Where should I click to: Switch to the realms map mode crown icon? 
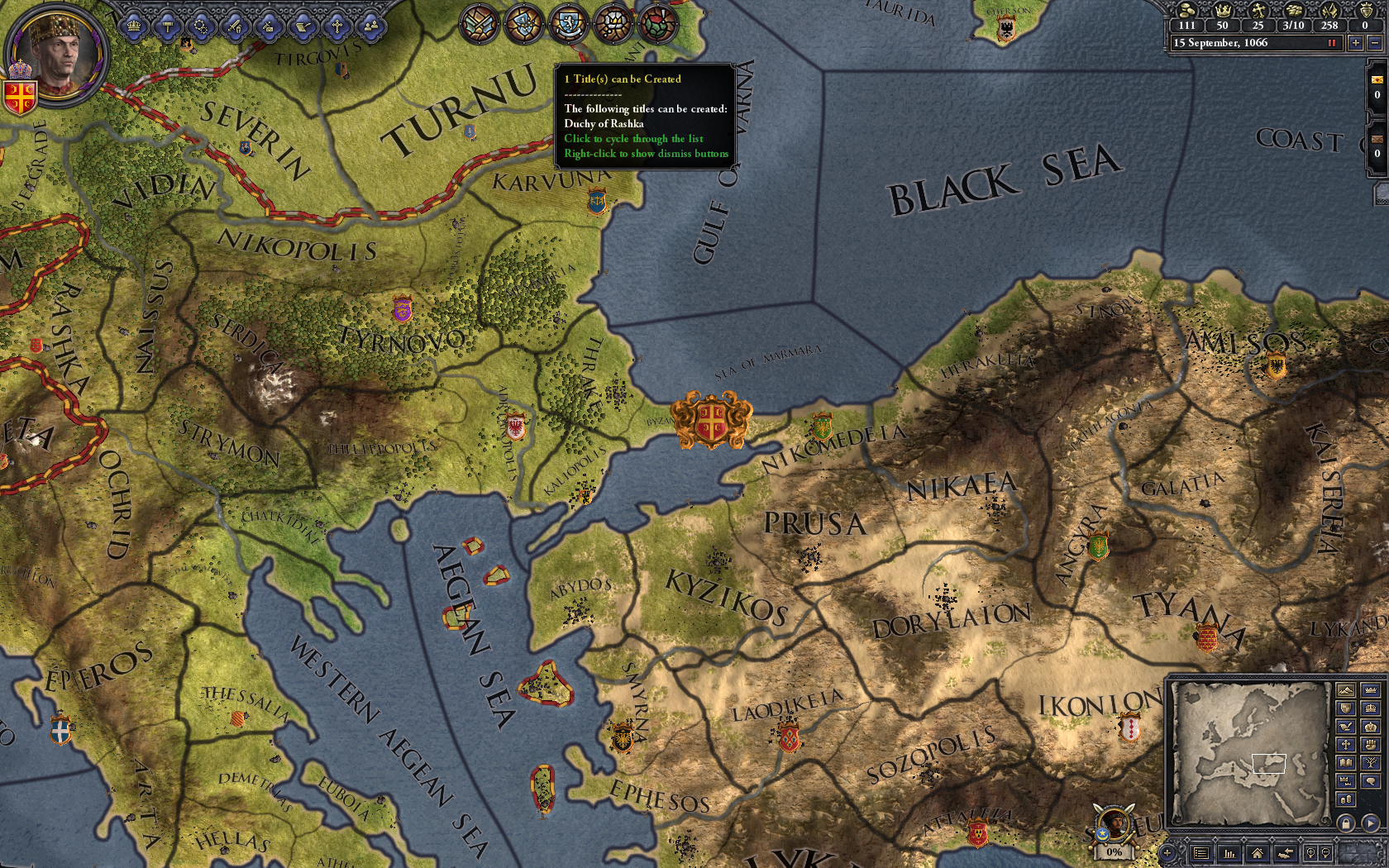[x=1372, y=690]
